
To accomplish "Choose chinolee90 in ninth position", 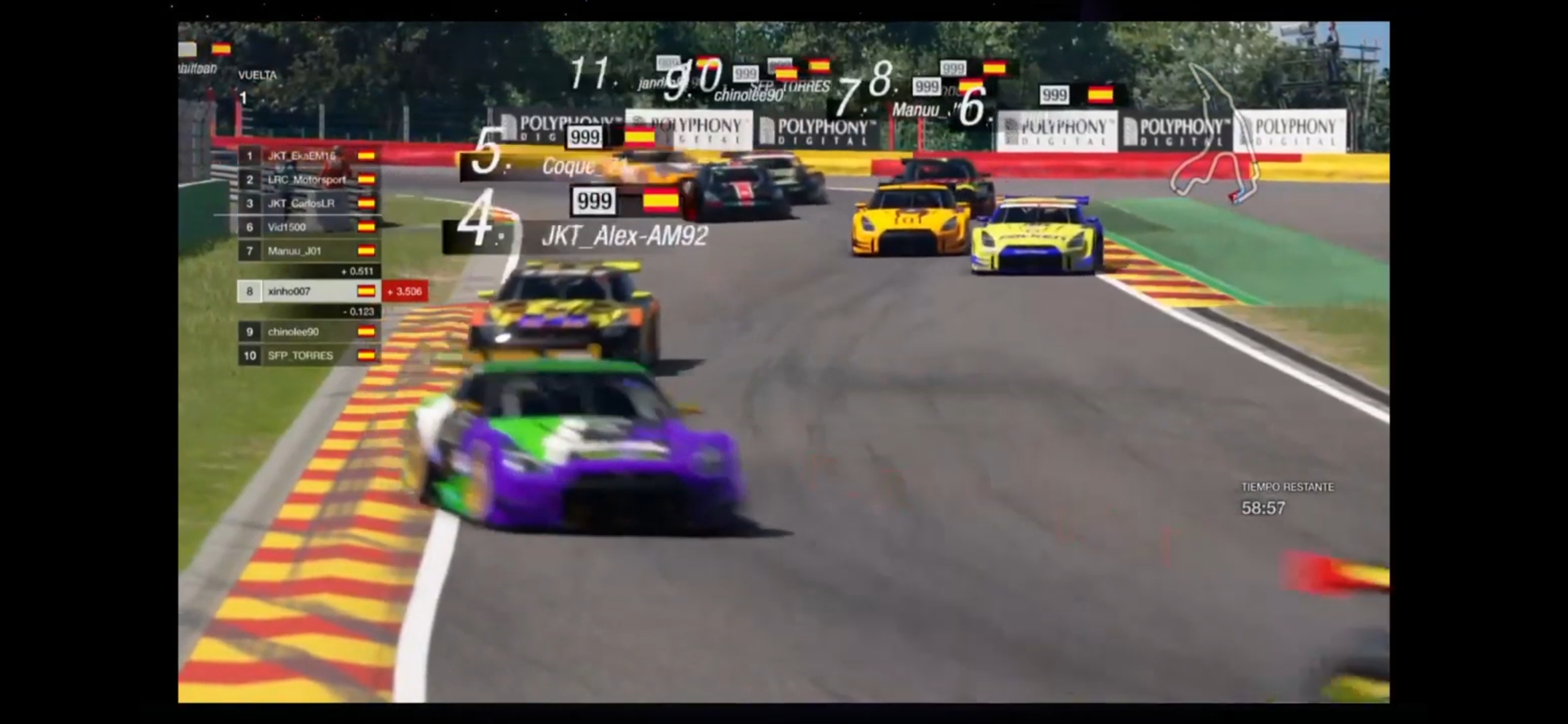I will click(309, 332).
